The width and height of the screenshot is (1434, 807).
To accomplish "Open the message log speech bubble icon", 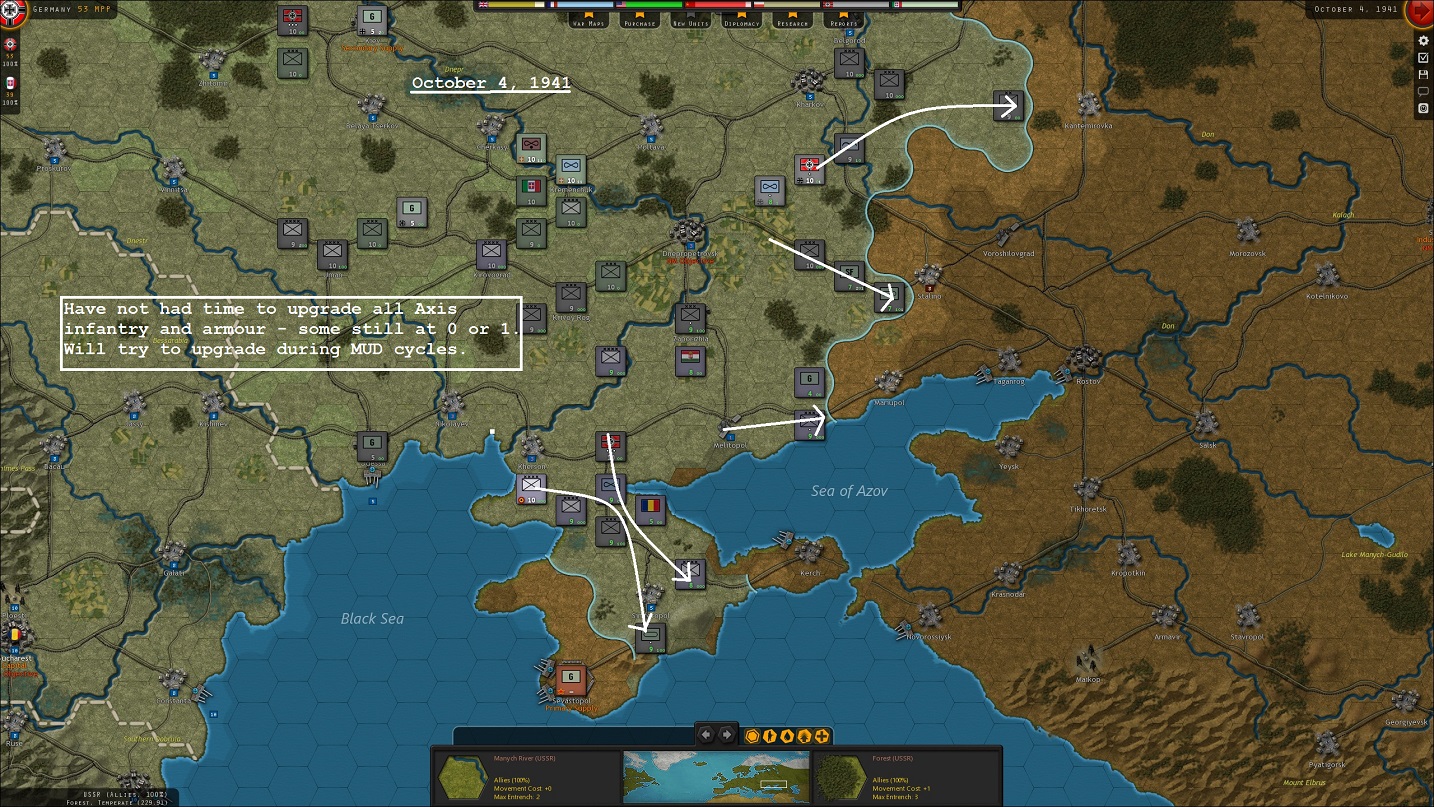I will (1423, 92).
